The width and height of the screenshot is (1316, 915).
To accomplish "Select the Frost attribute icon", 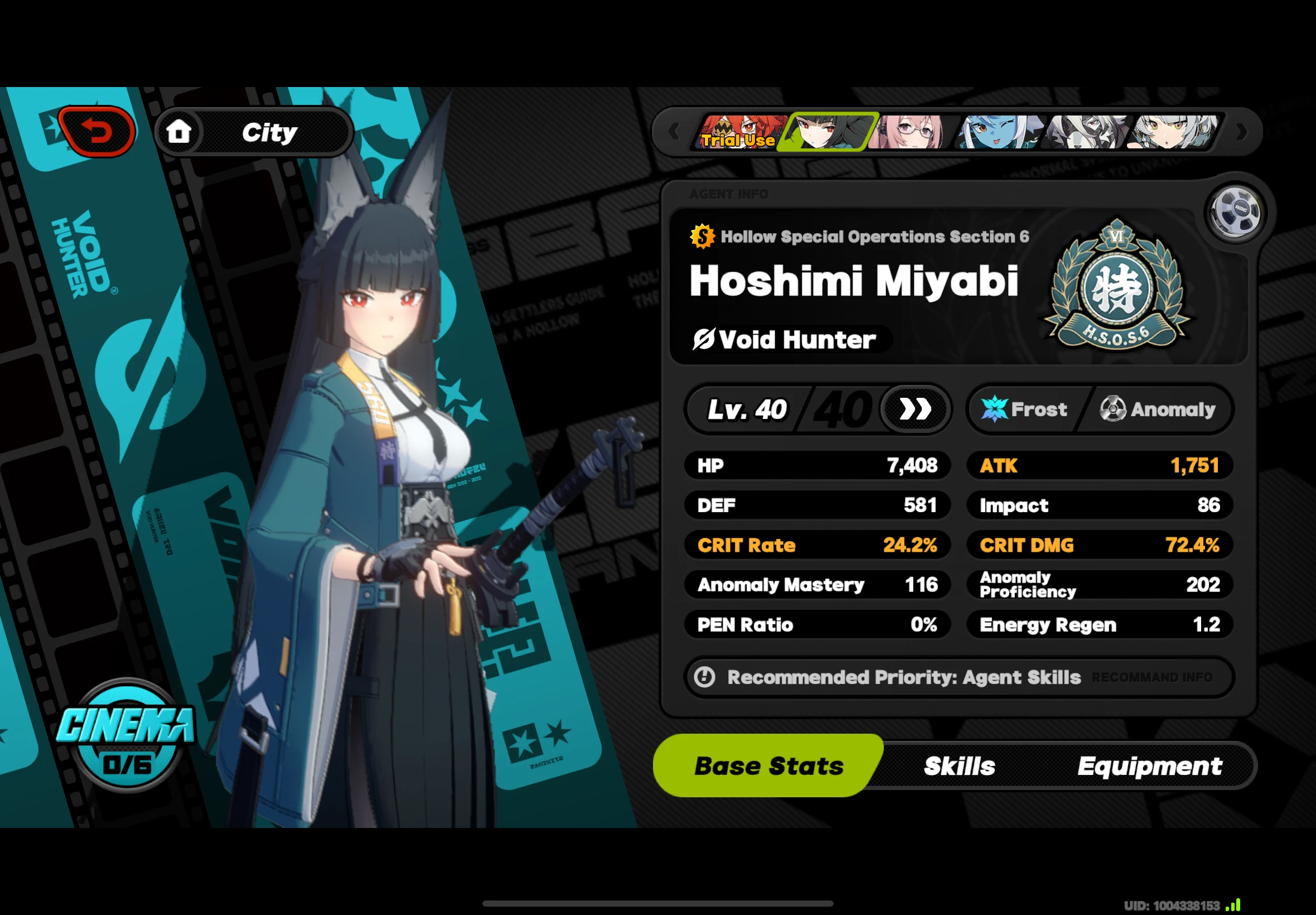I will coord(996,409).
